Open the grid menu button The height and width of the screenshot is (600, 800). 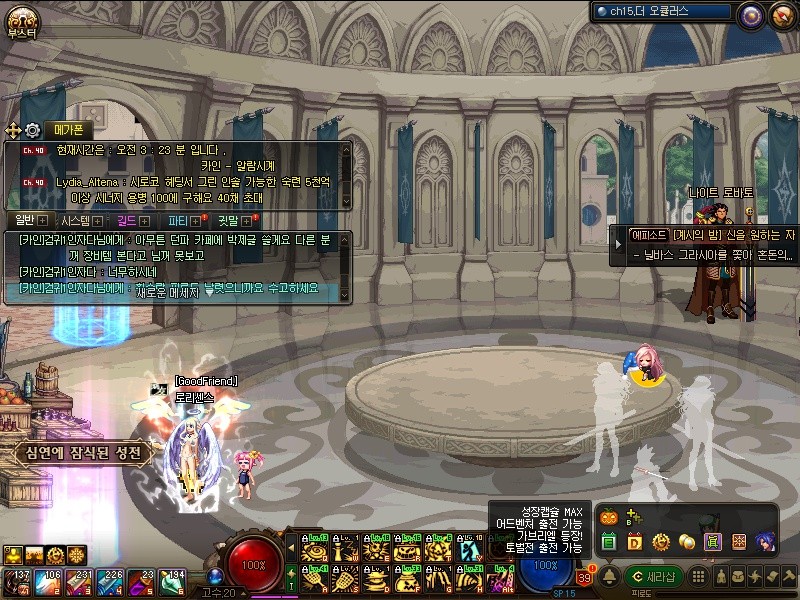(x=699, y=577)
